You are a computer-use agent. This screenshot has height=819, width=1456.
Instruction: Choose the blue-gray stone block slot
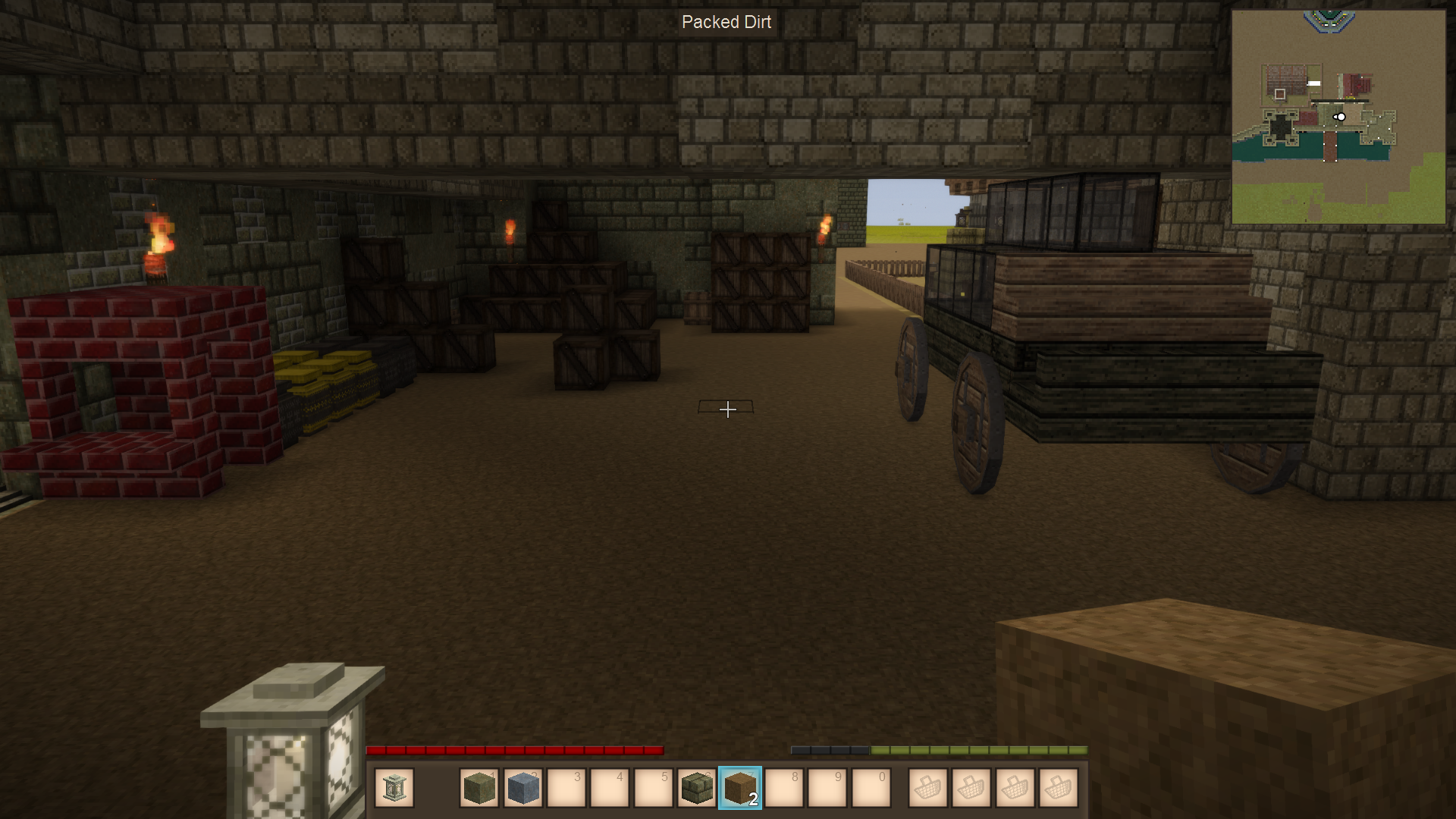pos(522,788)
